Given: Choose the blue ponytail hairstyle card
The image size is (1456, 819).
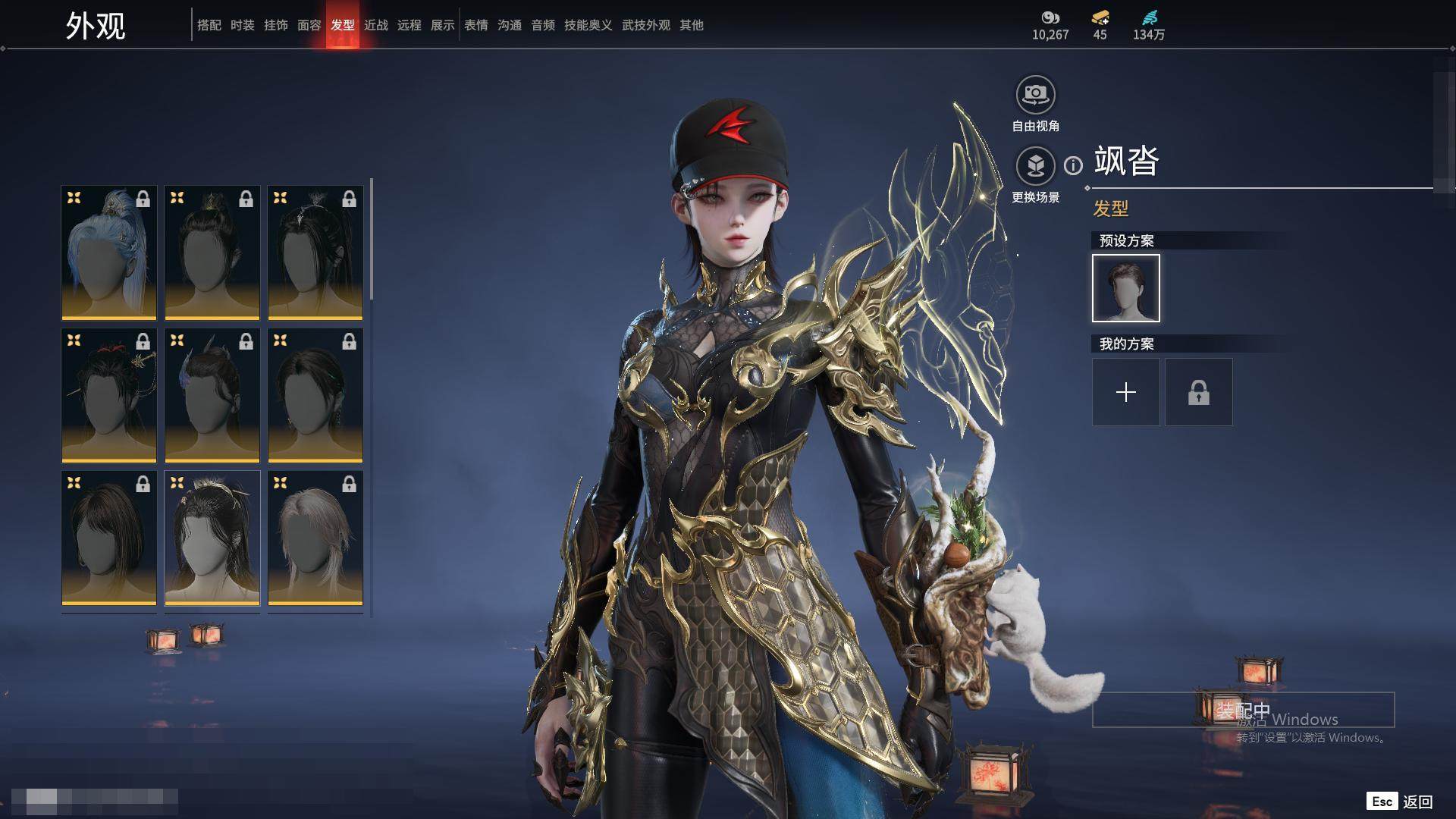Looking at the screenshot, I should click(x=109, y=253).
